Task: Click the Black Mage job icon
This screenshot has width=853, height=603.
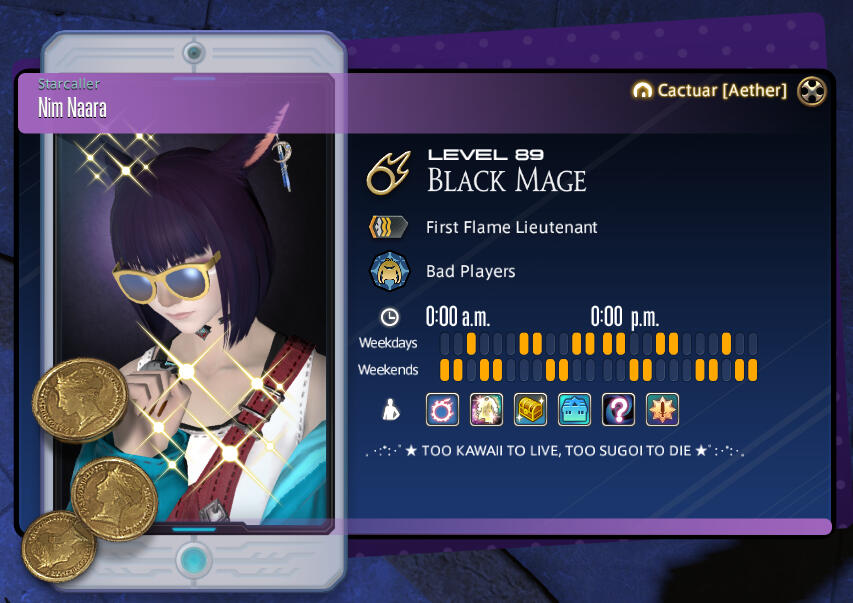Action: tap(388, 173)
